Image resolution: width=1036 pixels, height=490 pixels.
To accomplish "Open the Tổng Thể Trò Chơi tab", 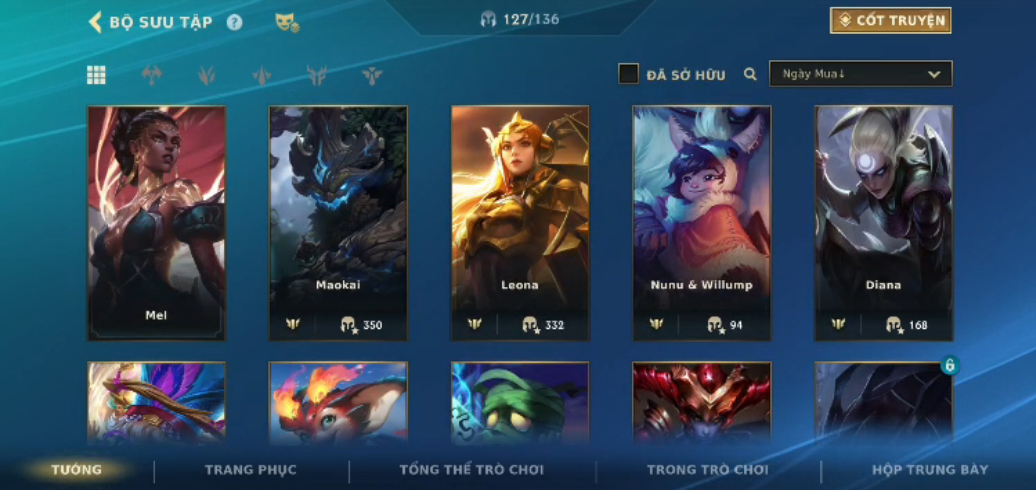I will [471, 470].
